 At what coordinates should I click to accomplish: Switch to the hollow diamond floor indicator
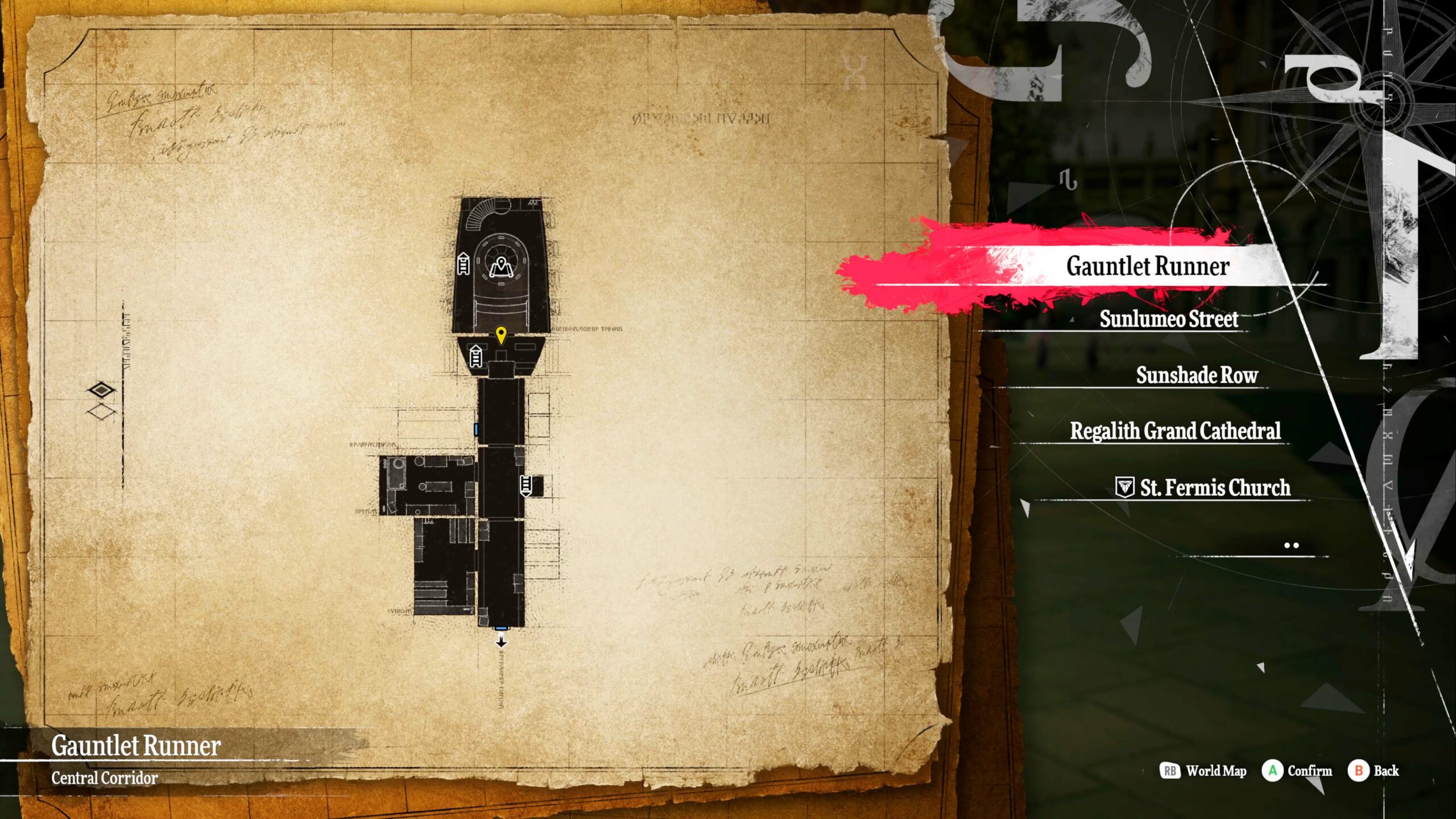[101, 411]
